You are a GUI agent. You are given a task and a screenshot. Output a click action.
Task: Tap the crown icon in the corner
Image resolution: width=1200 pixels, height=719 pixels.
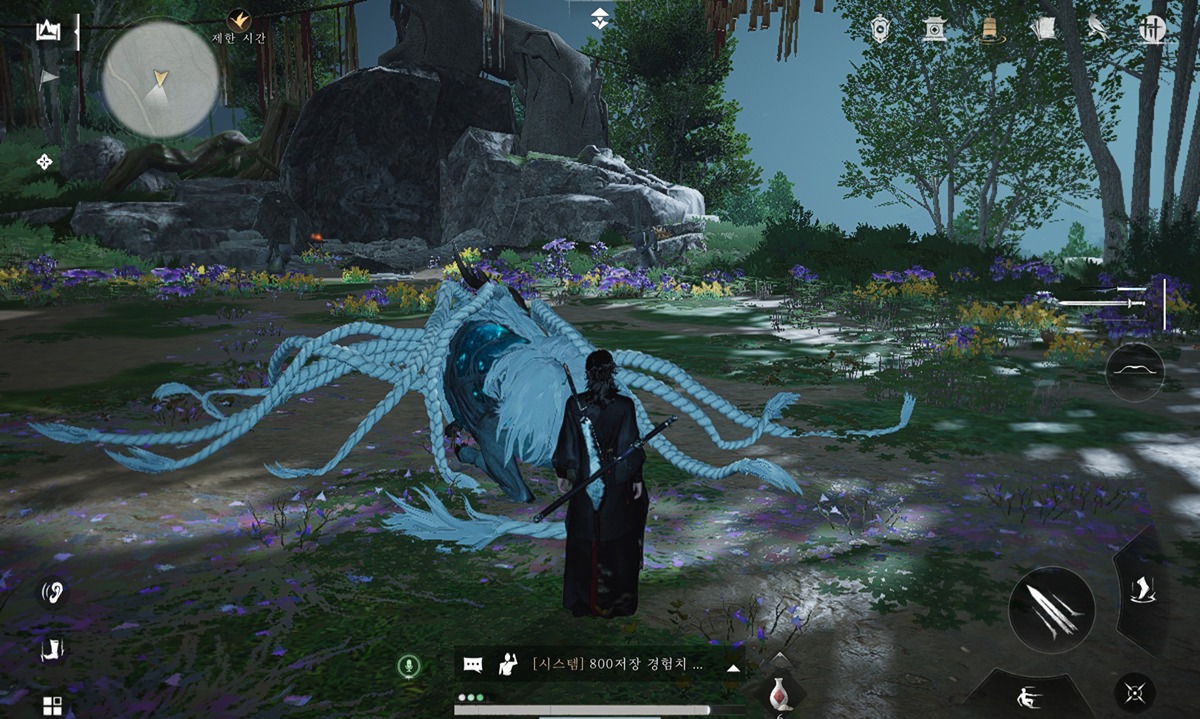tap(47, 31)
